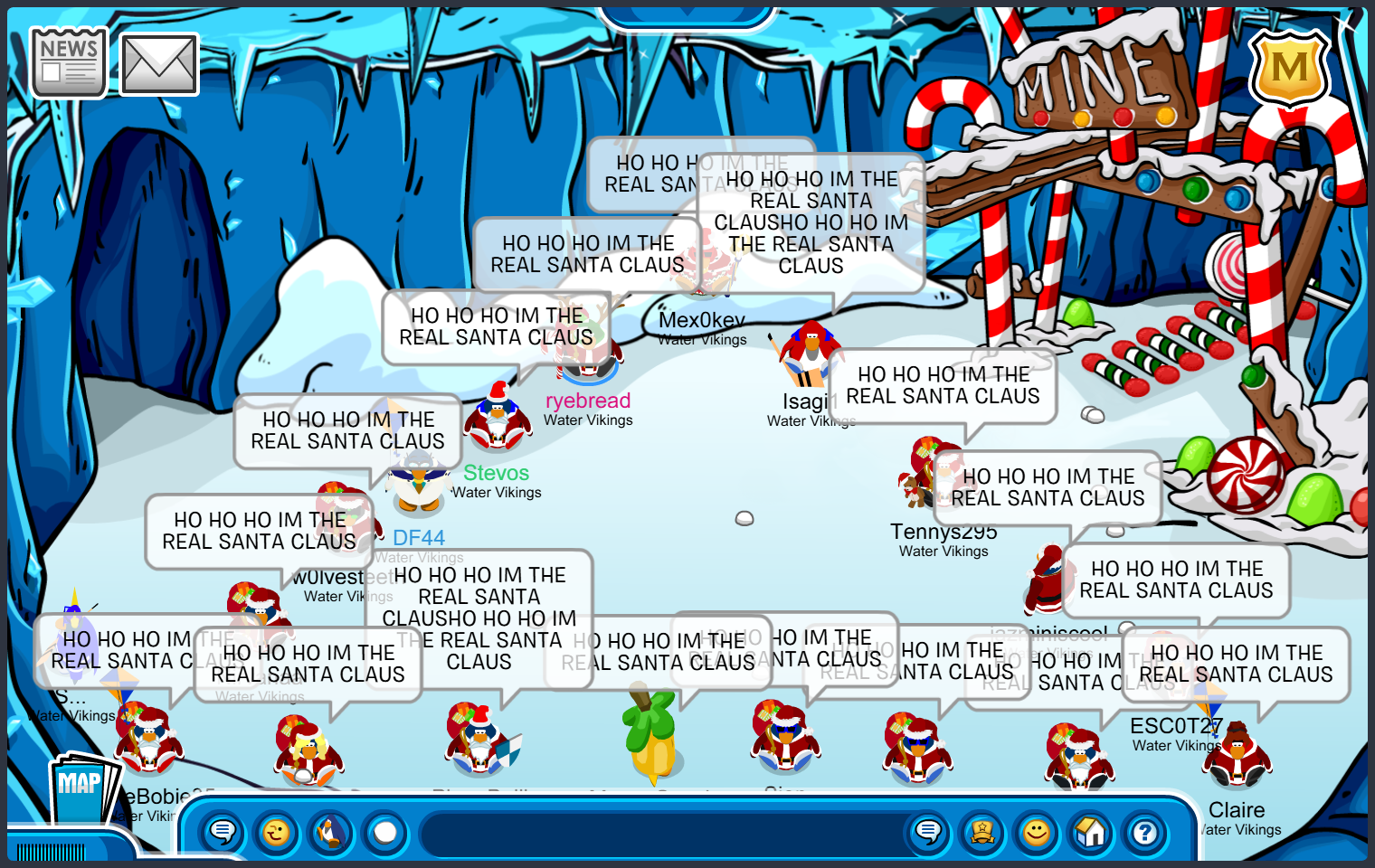Click the gold moderator M badge

(1289, 69)
